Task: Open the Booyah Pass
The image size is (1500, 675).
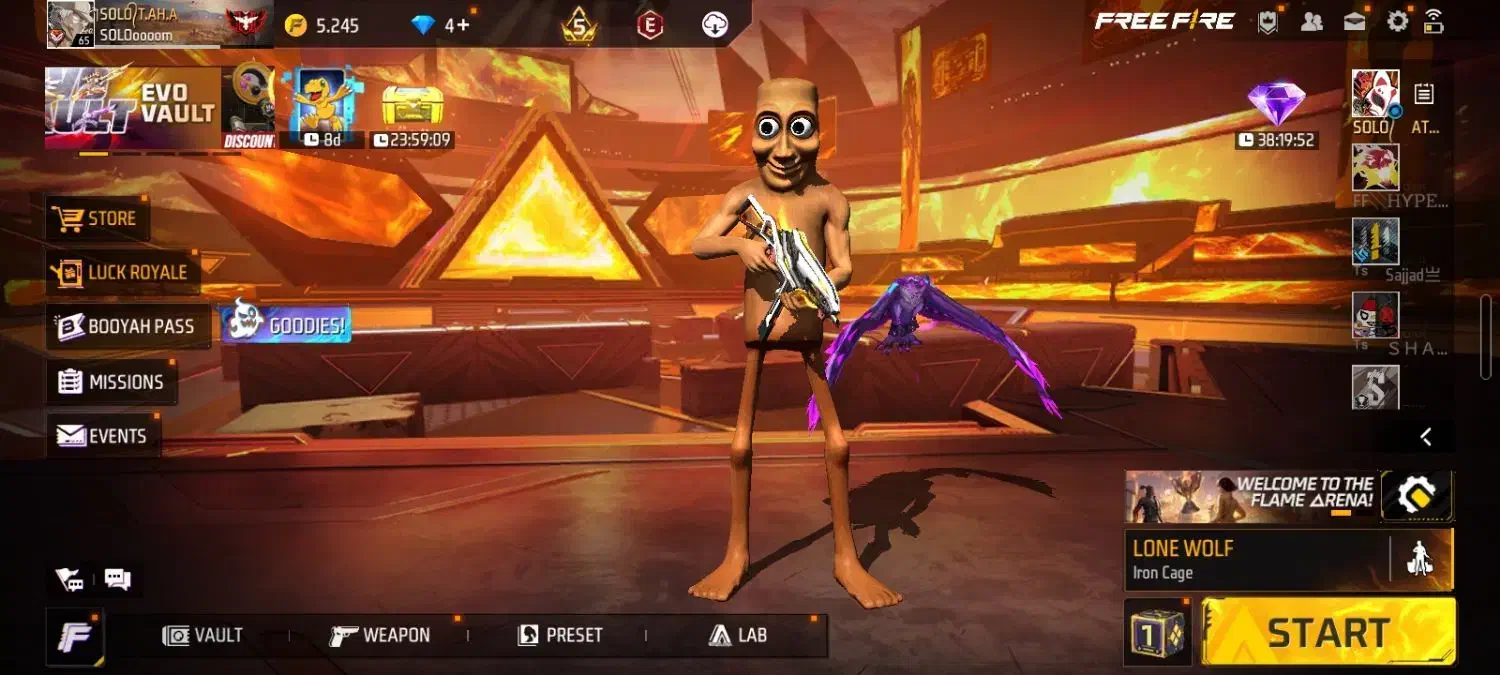Action: (127, 327)
